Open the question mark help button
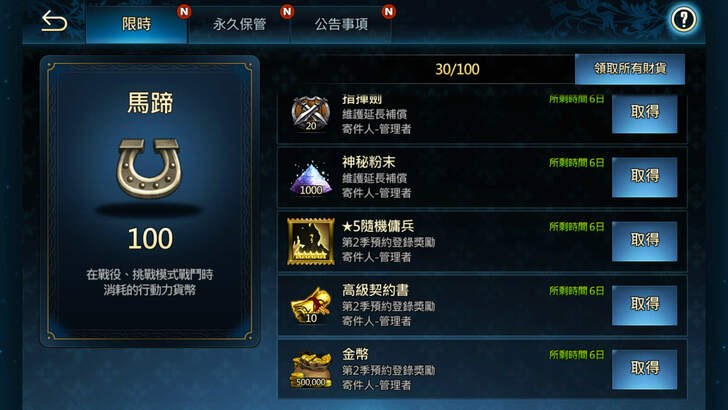Viewport: 728px width, 410px height. pos(684,19)
